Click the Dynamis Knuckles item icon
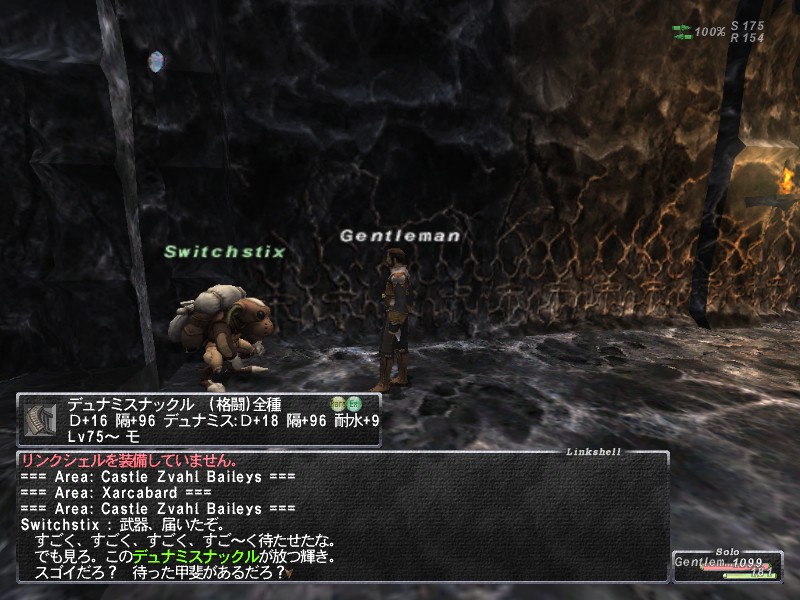The height and width of the screenshot is (600, 800). pos(40,419)
